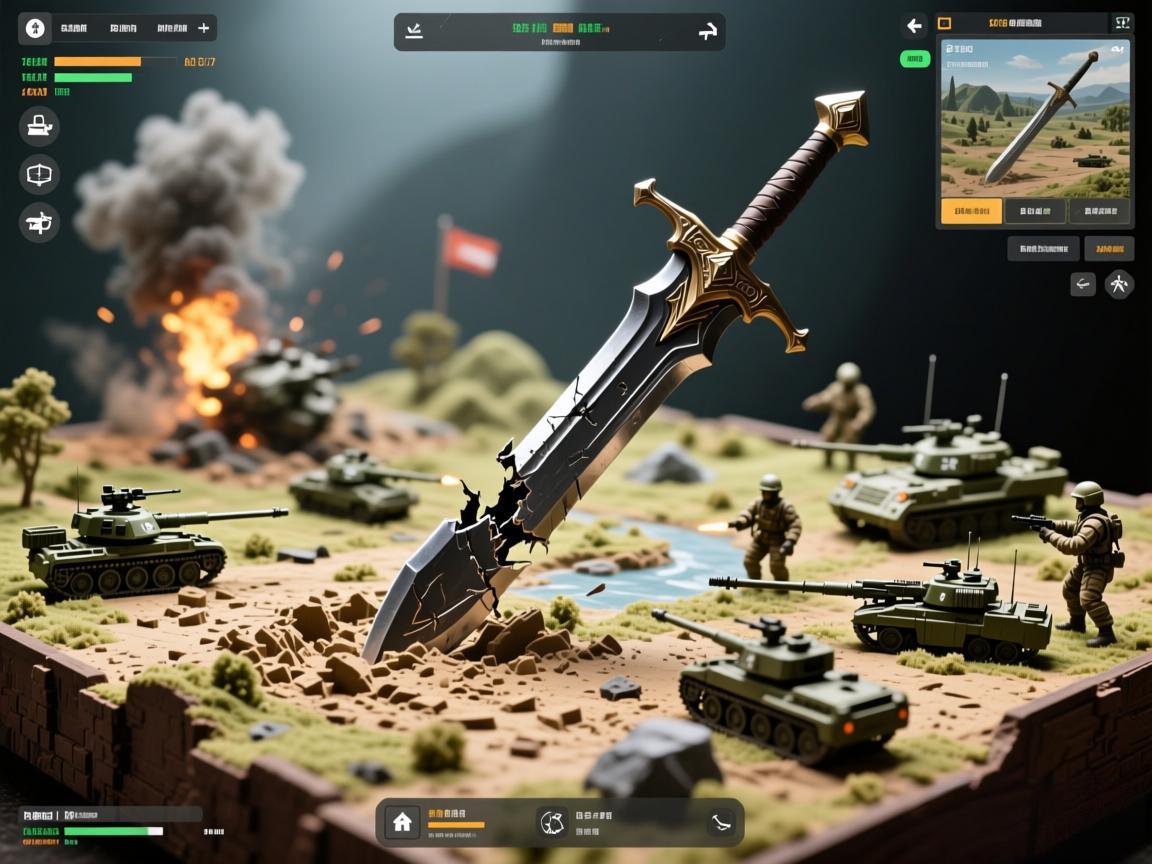
Task: Click the plus button in top-left bar
Action: click(x=204, y=29)
